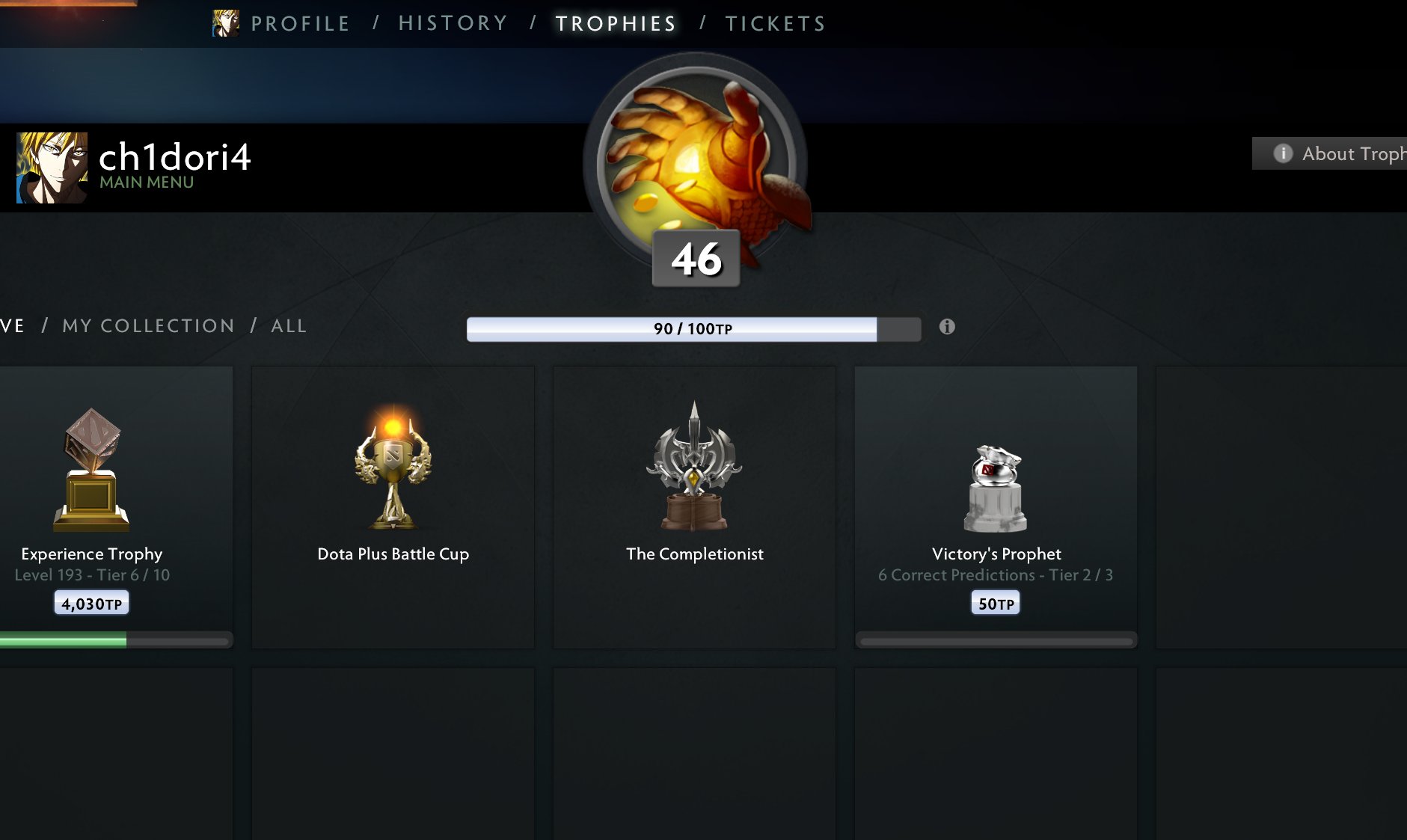Toggle the 50TP label on Victory's Prophet
Image resolution: width=1407 pixels, height=840 pixels.
coord(995,601)
